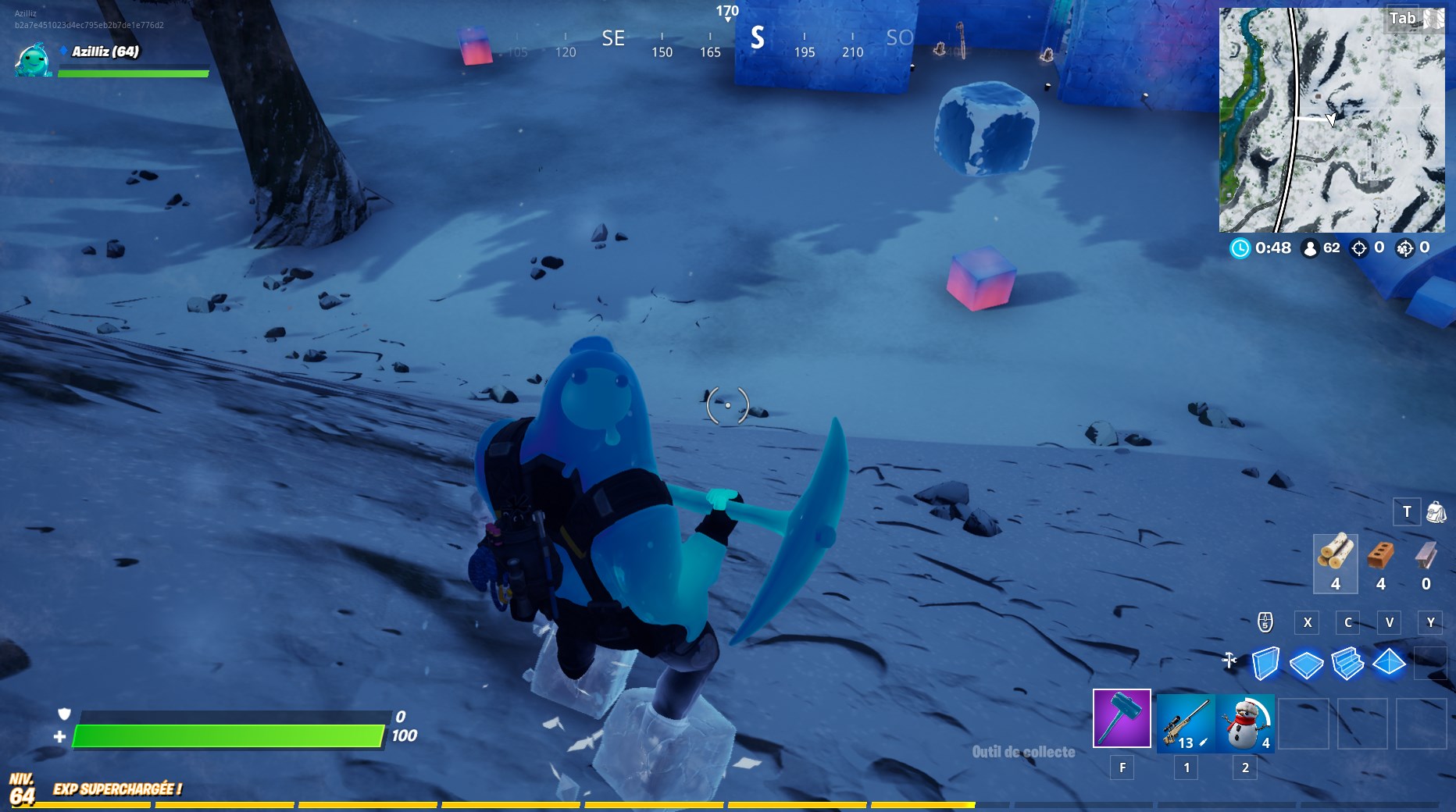This screenshot has height=812, width=1456.
Task: Click the sniper ammo bullet icon showing 13
Action: pos(1203,743)
